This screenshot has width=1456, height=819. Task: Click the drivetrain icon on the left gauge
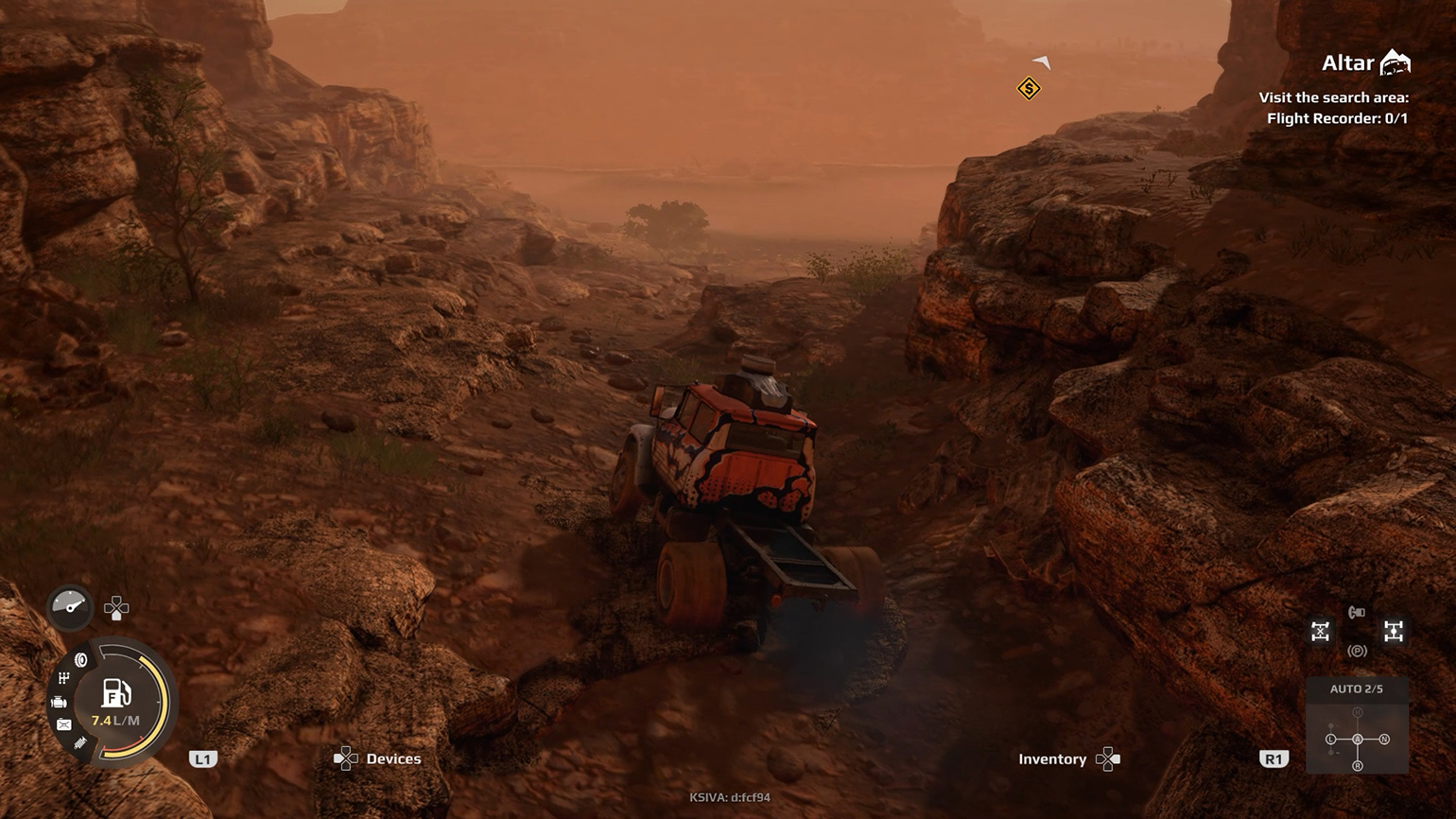(x=63, y=677)
